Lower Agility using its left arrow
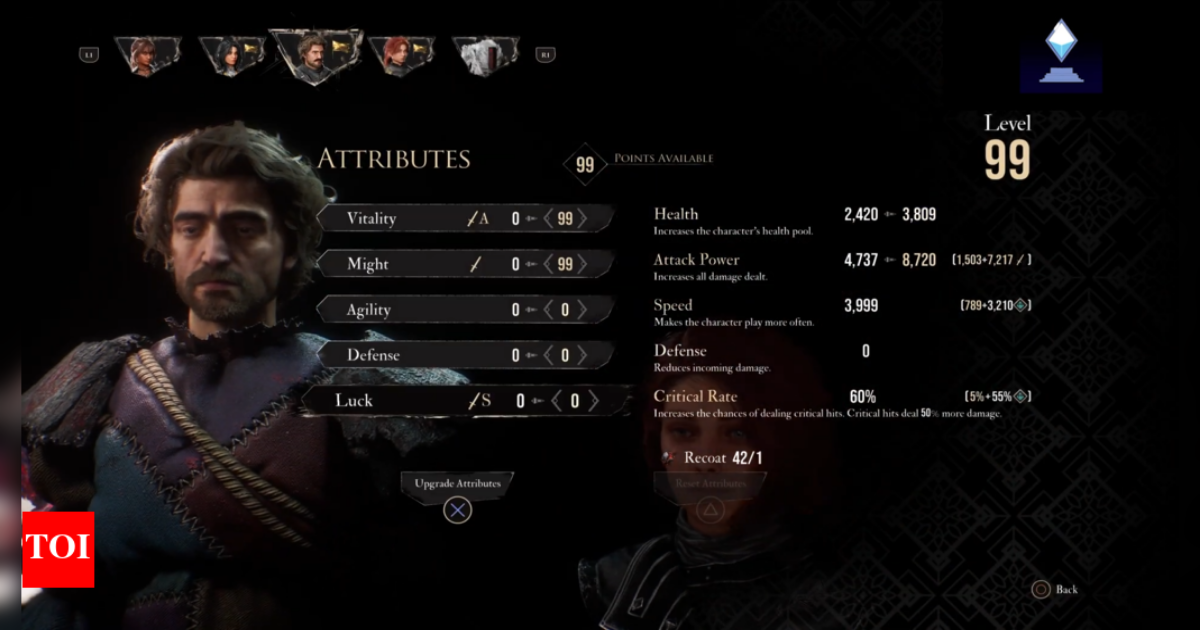Viewport: 1200px width, 630px height. (548, 310)
